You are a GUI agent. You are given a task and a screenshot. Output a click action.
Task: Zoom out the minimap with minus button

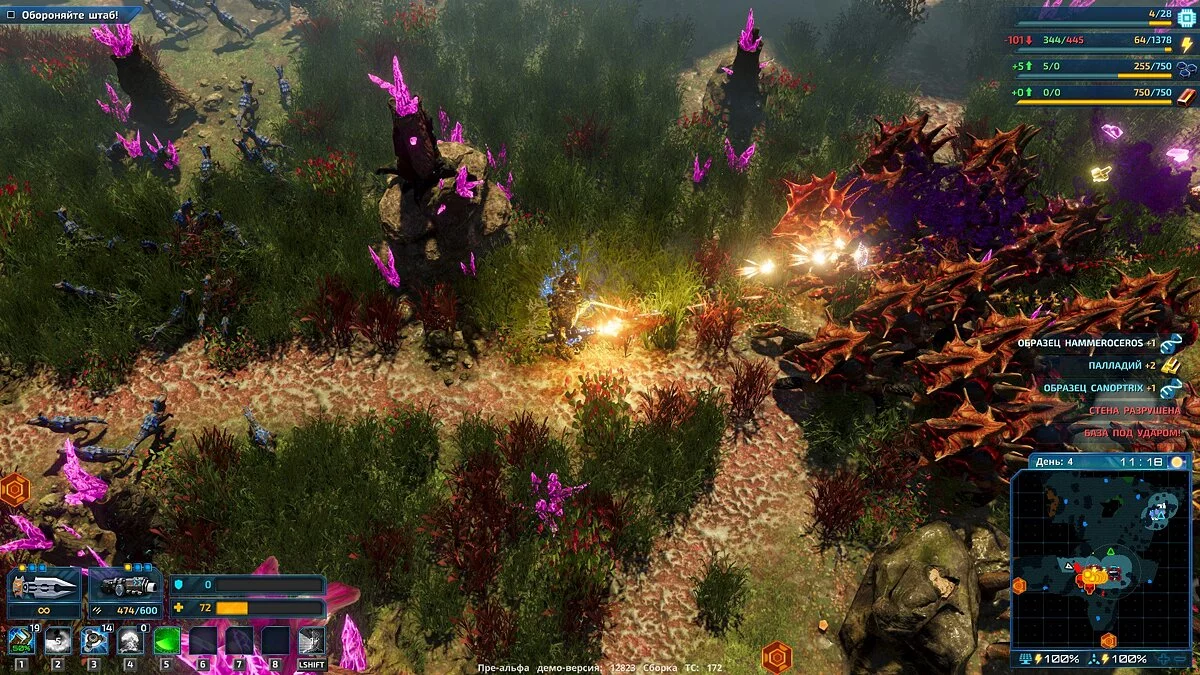pyautogui.click(x=1180, y=659)
